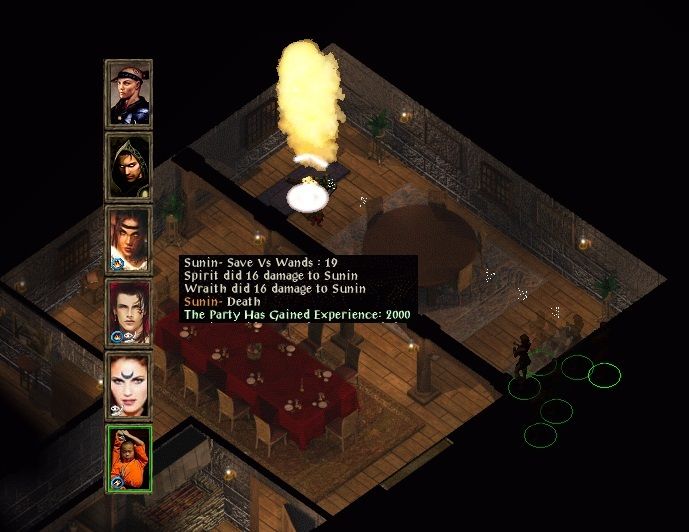Choose the long-haired party member with face markings
The height and width of the screenshot is (532, 689).
point(128,239)
